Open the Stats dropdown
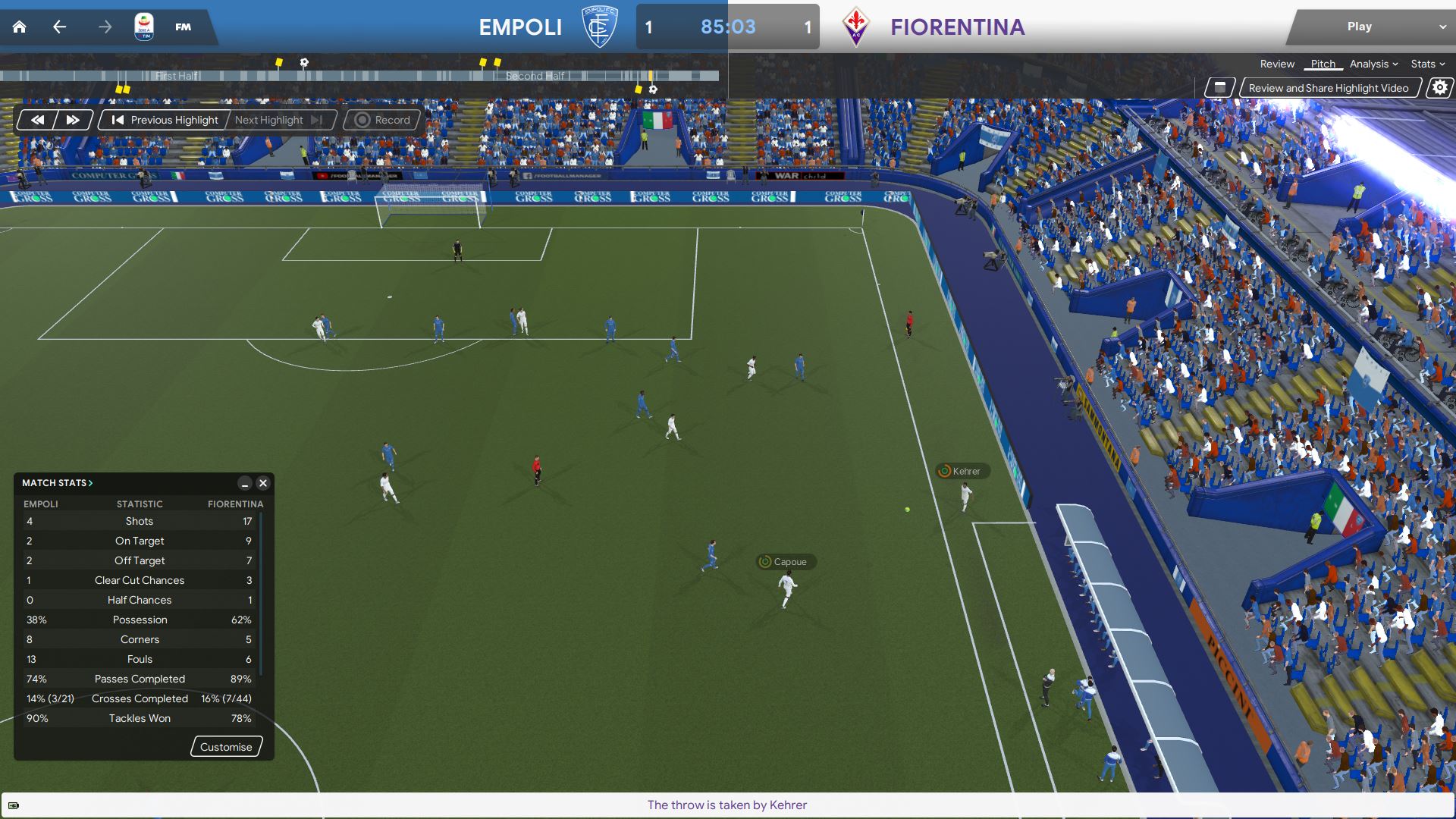This screenshot has height=819, width=1456. click(1427, 64)
